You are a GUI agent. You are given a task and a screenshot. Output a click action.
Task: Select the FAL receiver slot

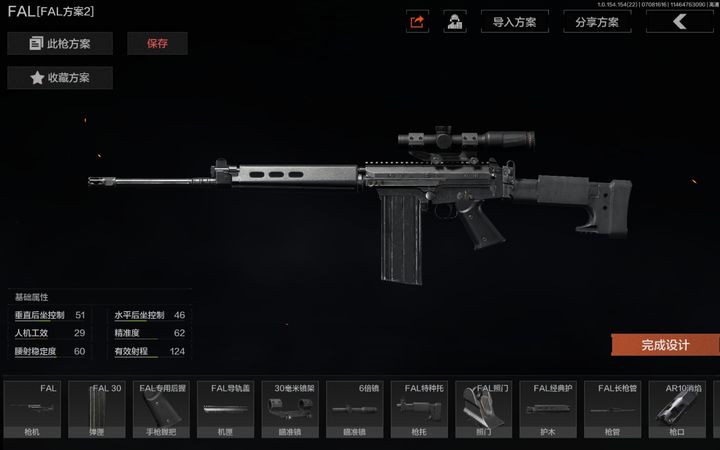(x=32, y=410)
